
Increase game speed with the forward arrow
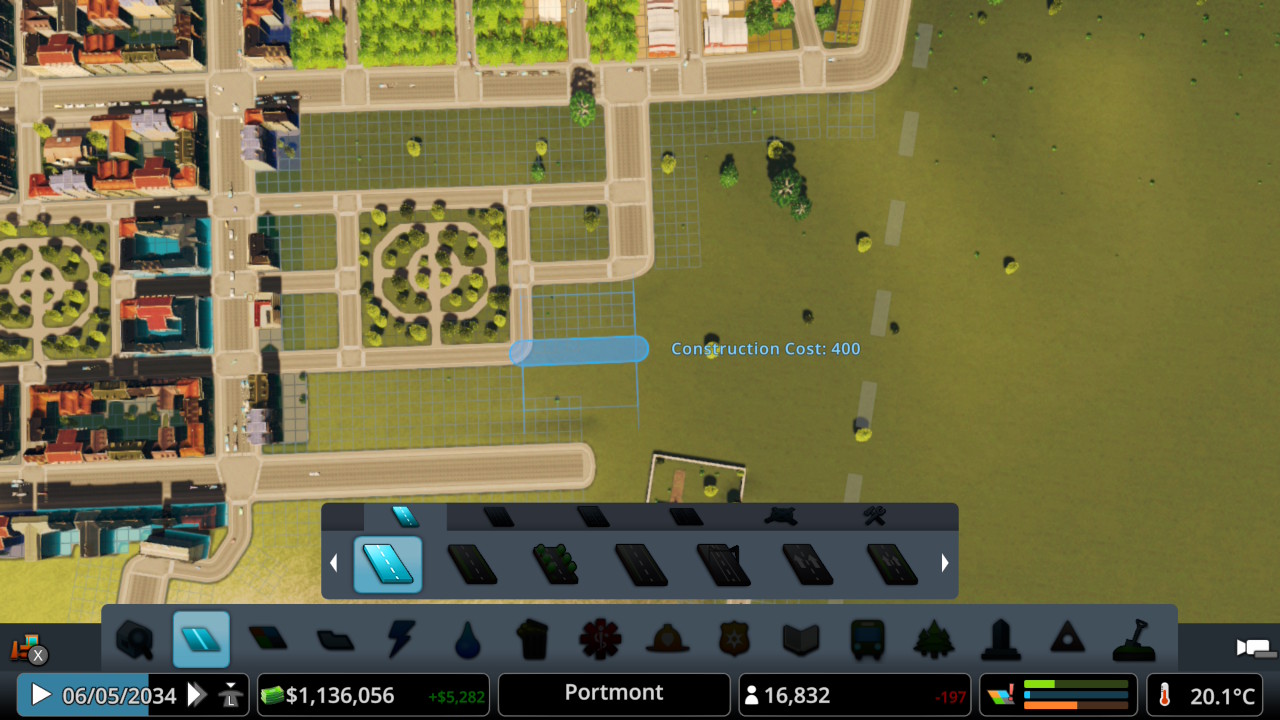click(196, 694)
